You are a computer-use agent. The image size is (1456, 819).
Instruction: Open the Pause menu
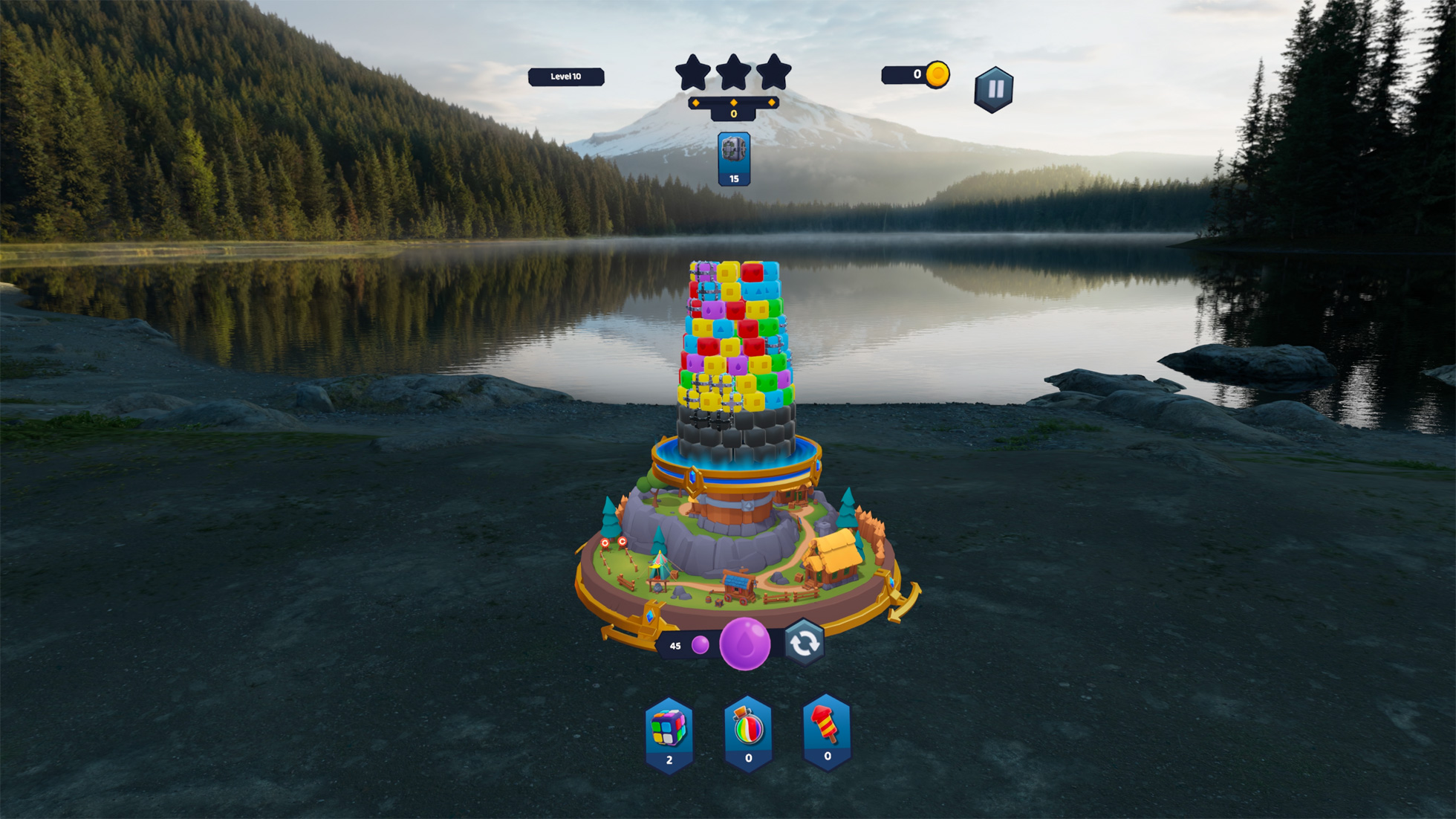pos(995,86)
